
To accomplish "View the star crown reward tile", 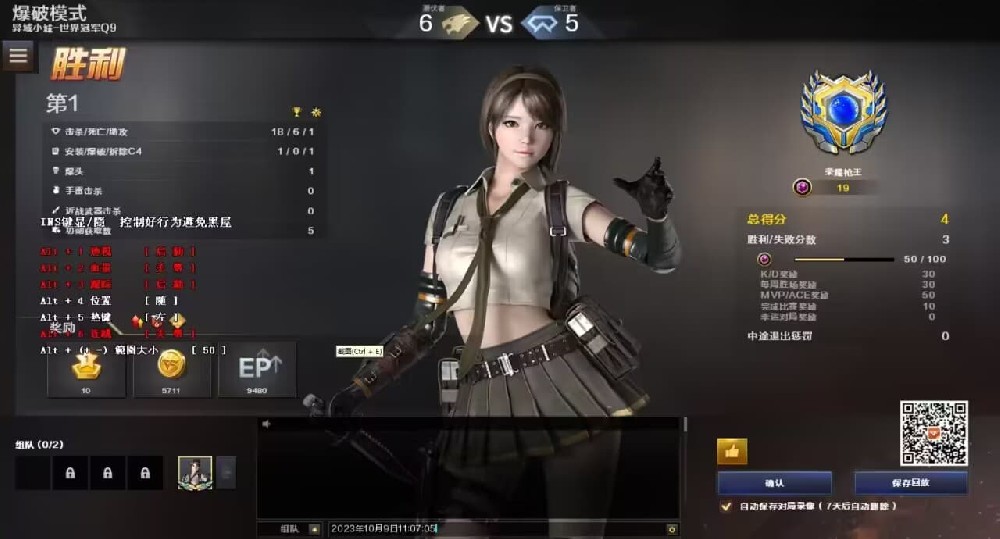I will [x=86, y=369].
